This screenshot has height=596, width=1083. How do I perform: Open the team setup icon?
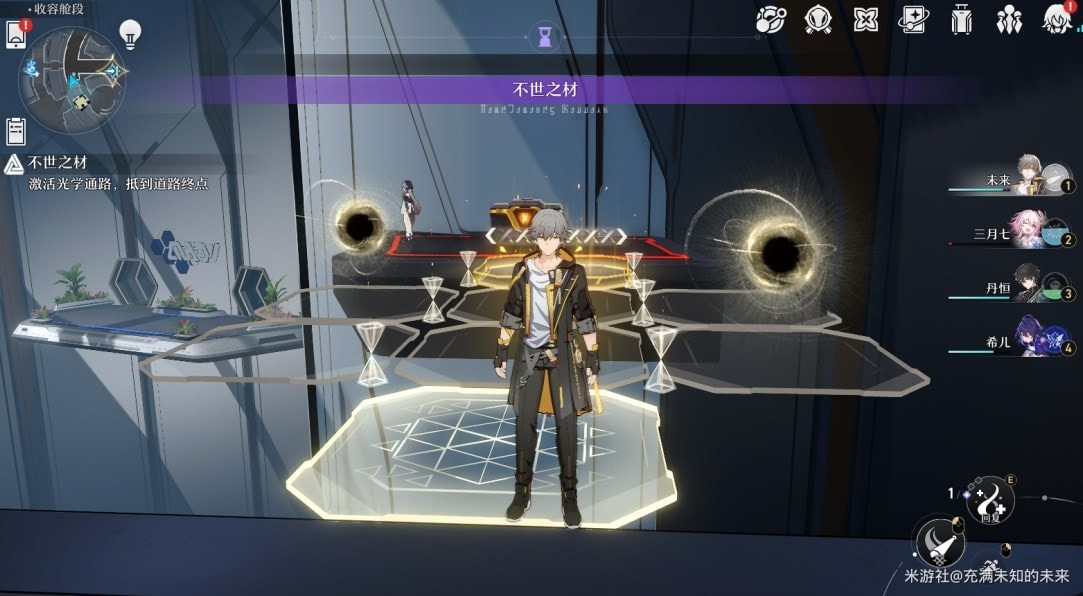pyautogui.click(x=1009, y=20)
